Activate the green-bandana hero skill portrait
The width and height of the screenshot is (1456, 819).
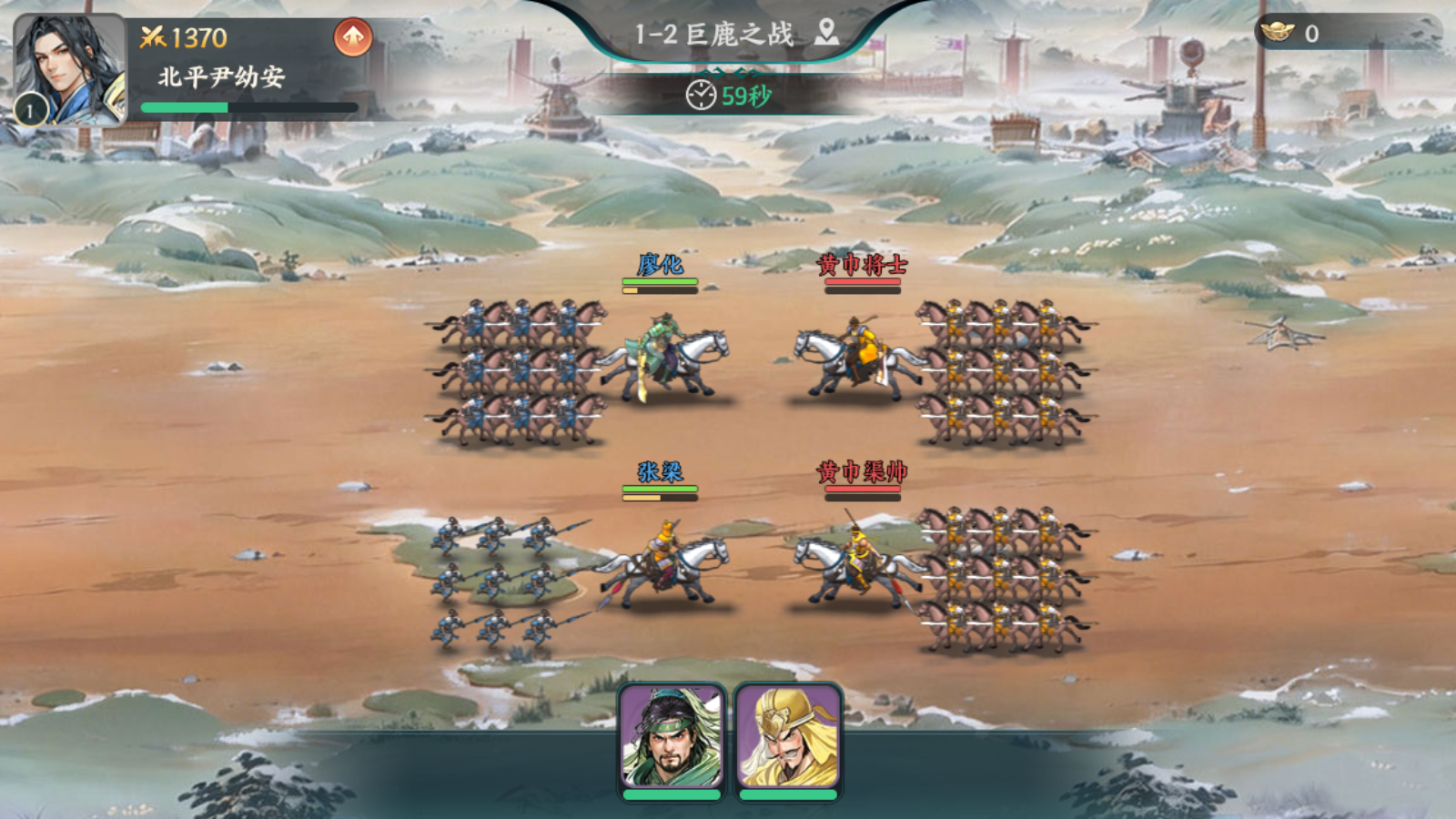672,737
